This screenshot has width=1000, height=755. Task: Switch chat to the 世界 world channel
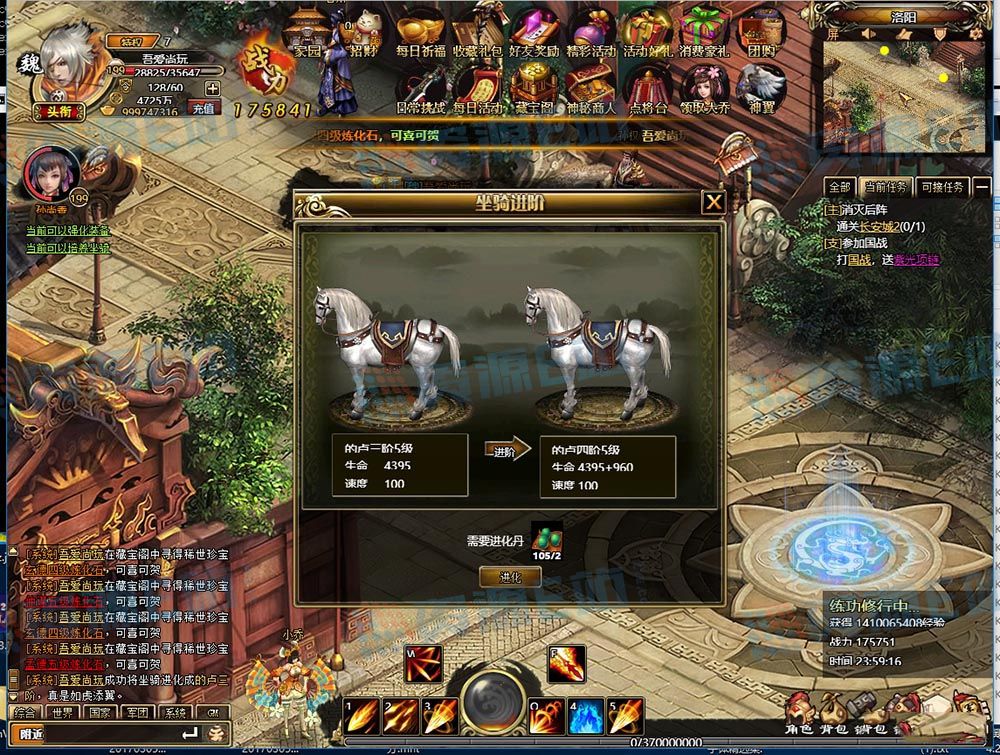pyautogui.click(x=63, y=713)
